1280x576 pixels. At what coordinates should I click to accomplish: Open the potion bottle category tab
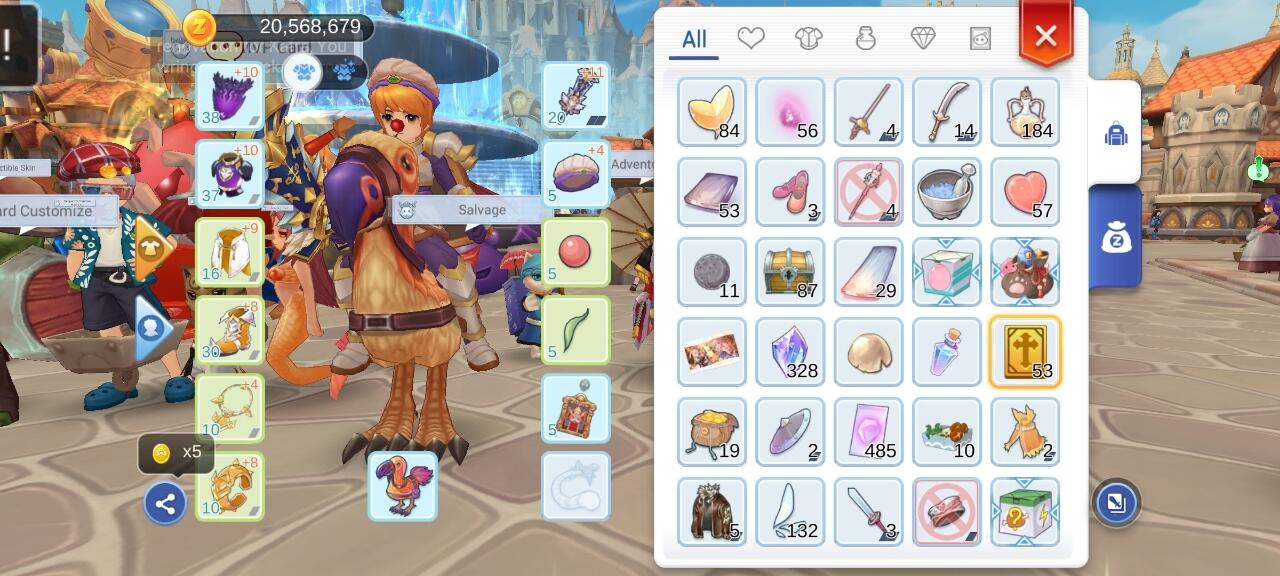point(866,38)
